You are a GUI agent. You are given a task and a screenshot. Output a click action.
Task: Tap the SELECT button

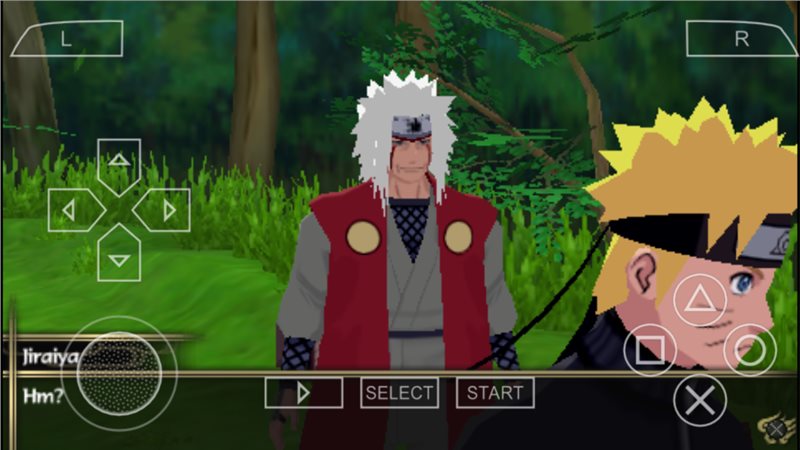pyautogui.click(x=400, y=393)
